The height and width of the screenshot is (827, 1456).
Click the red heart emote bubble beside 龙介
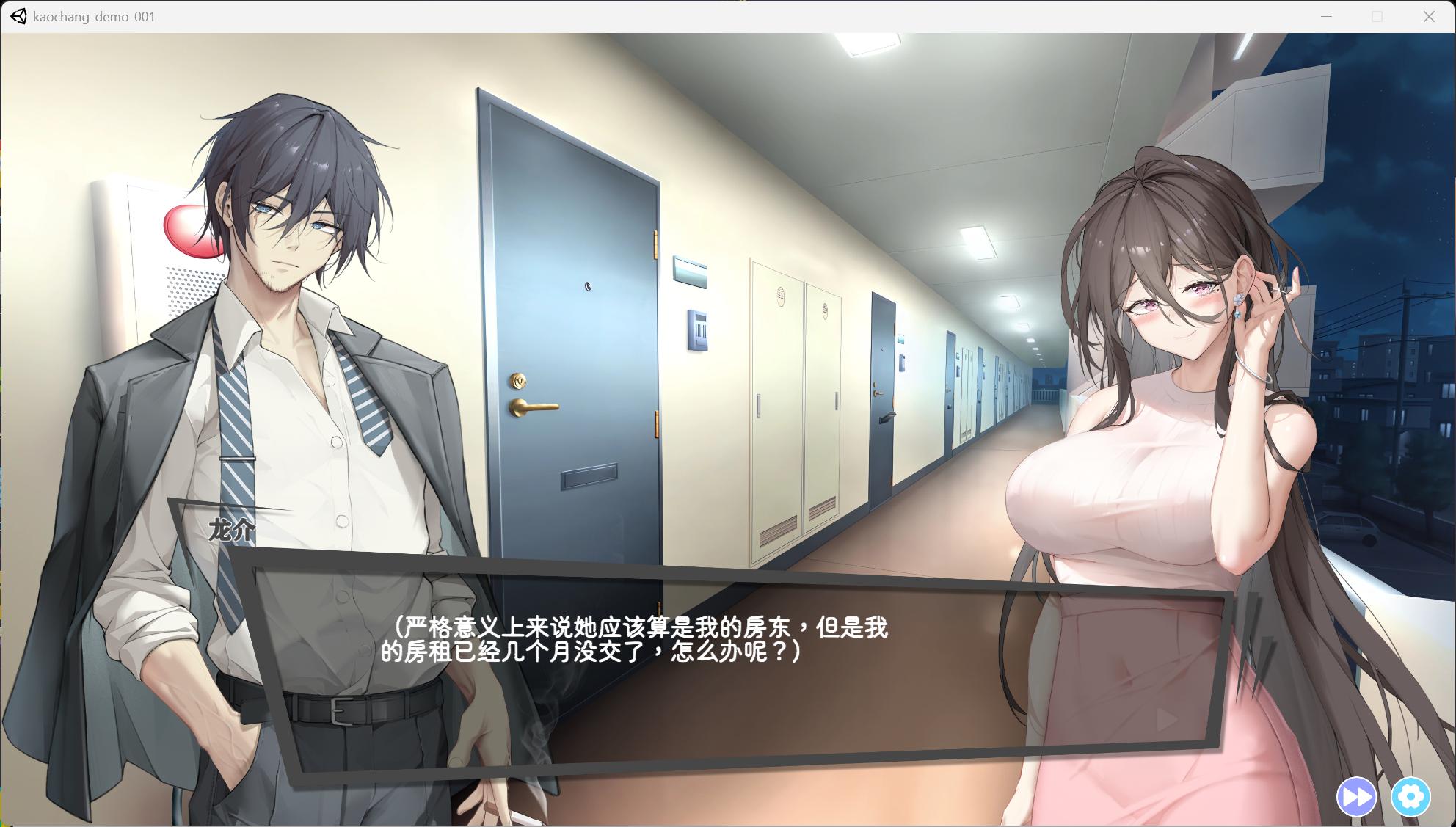click(189, 231)
